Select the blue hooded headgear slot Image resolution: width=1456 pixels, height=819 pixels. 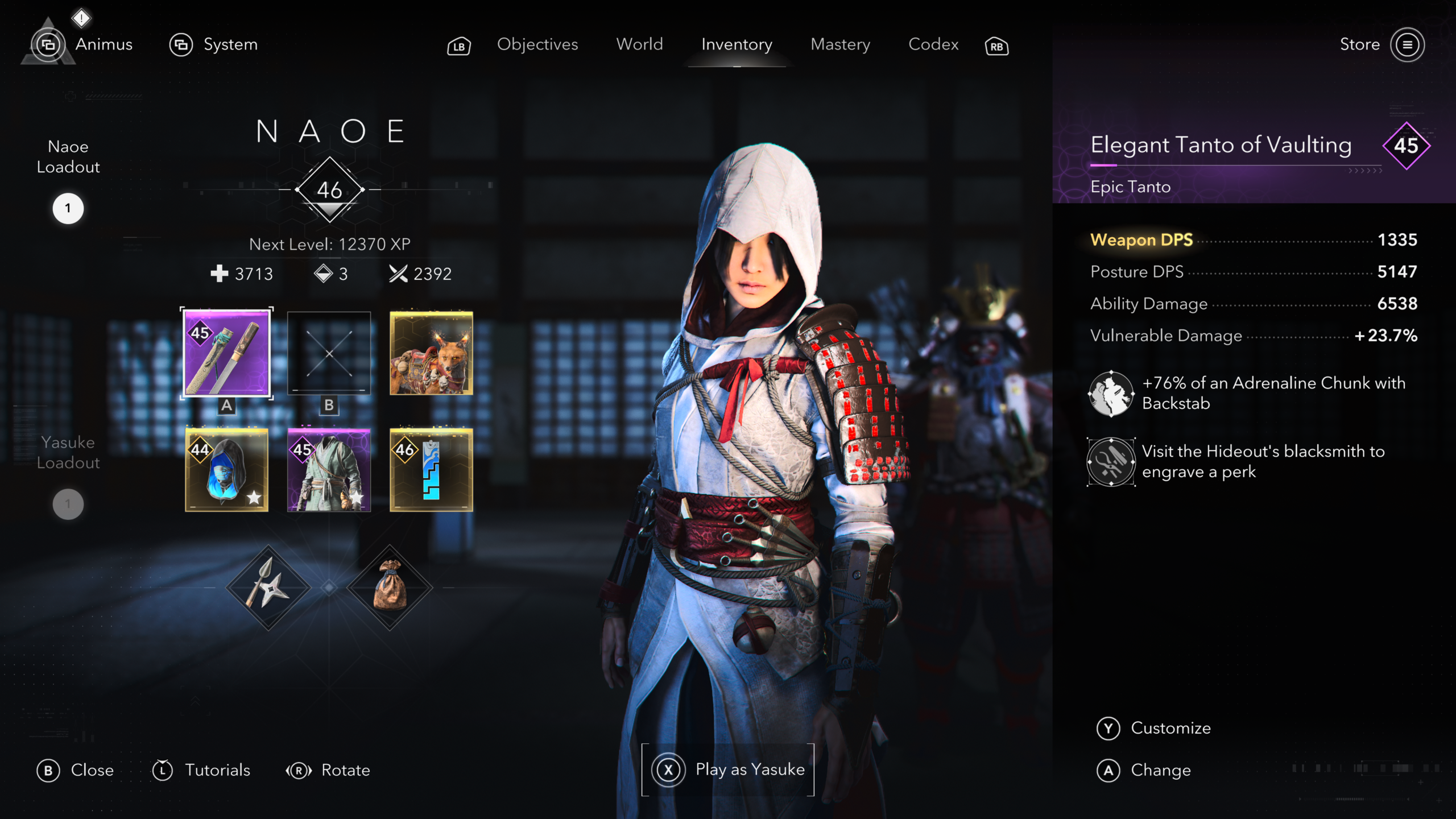point(226,470)
